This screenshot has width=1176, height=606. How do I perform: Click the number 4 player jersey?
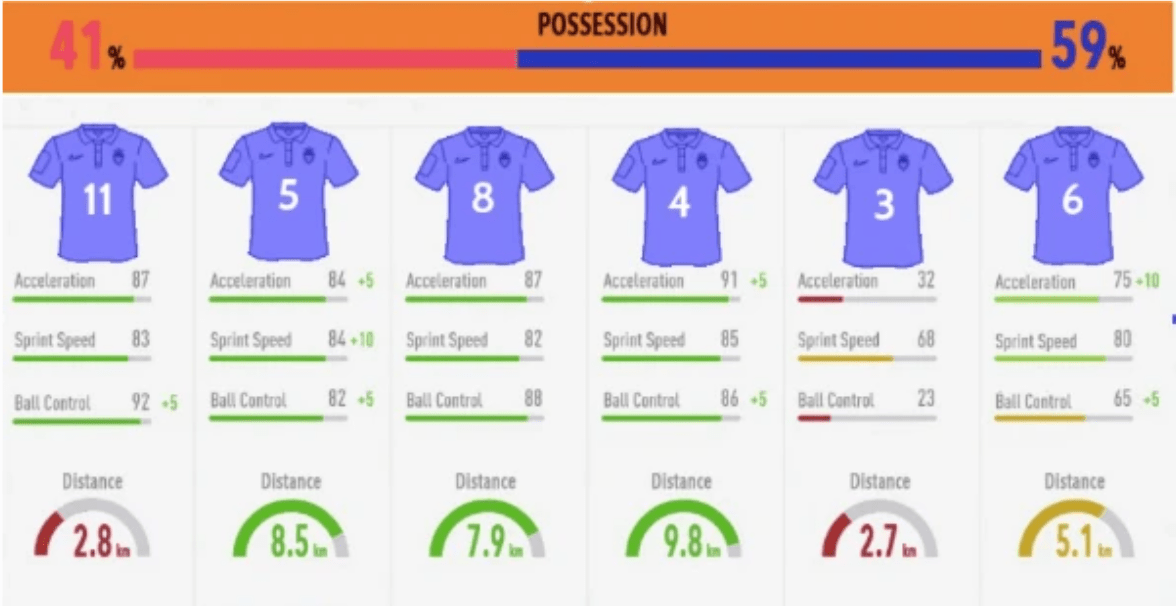pyautogui.click(x=680, y=197)
